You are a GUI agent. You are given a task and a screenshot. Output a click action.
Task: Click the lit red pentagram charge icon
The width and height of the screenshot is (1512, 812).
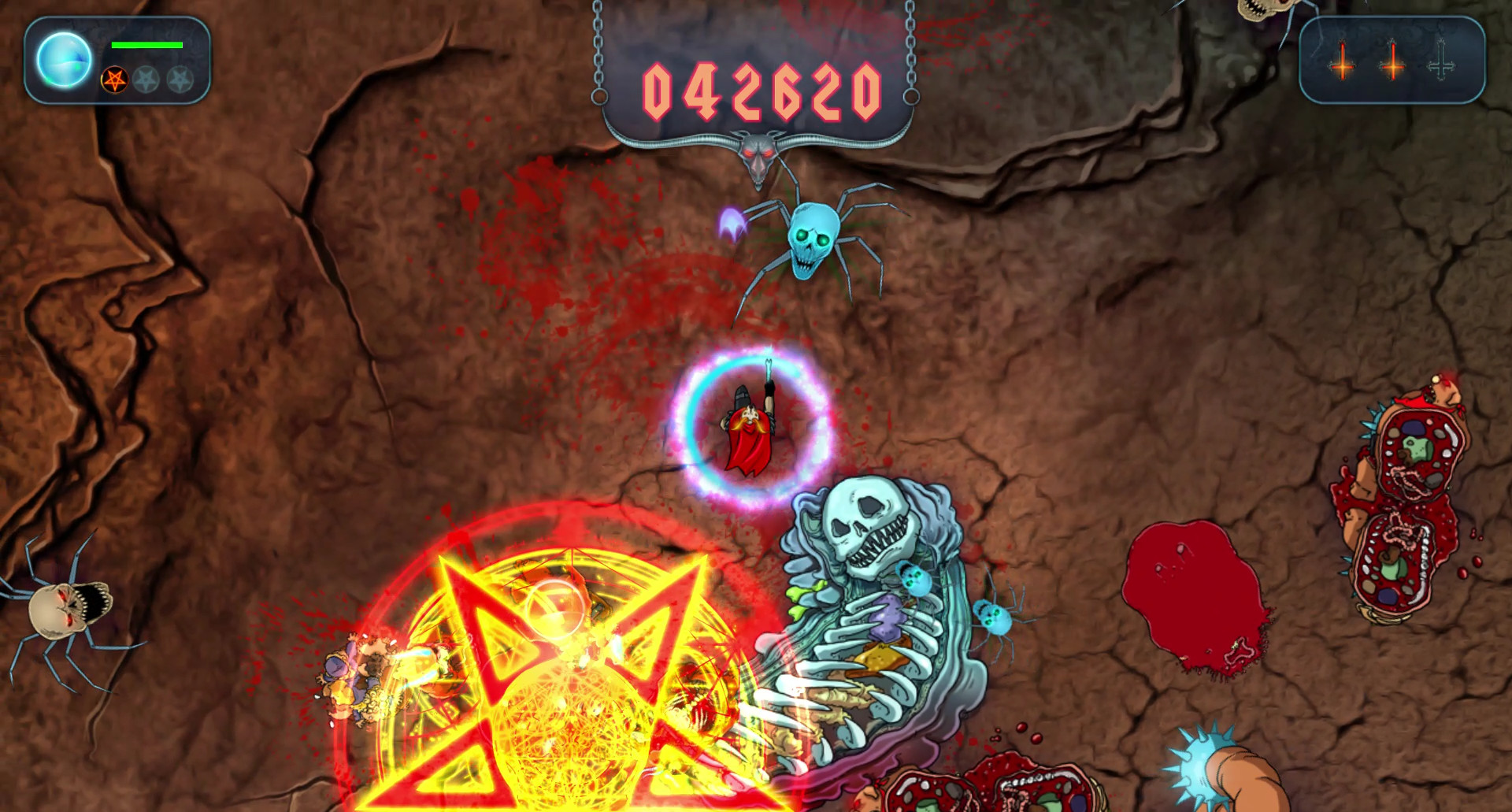pyautogui.click(x=114, y=81)
